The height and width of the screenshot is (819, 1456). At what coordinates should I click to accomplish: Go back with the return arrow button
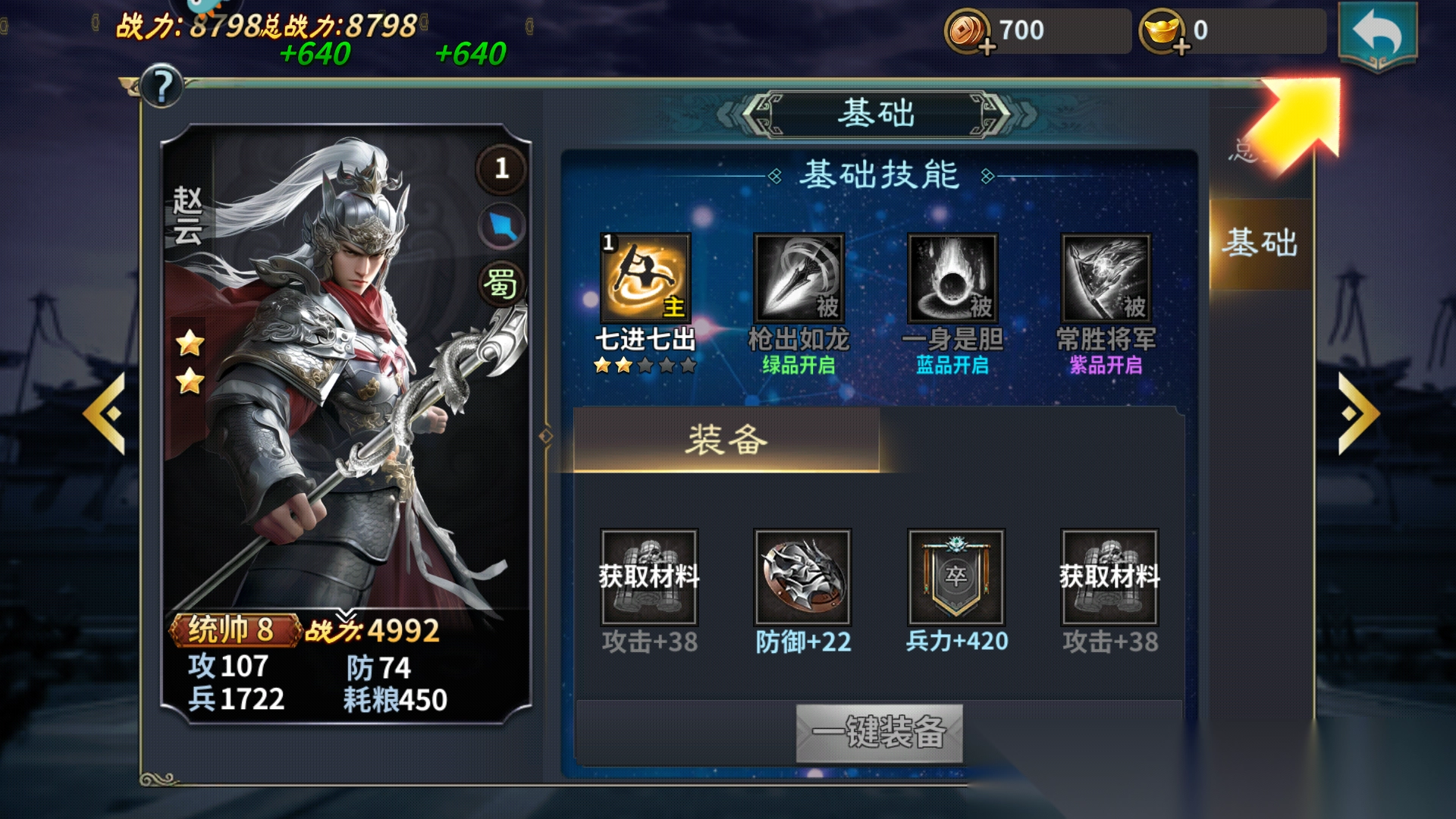[1377, 35]
